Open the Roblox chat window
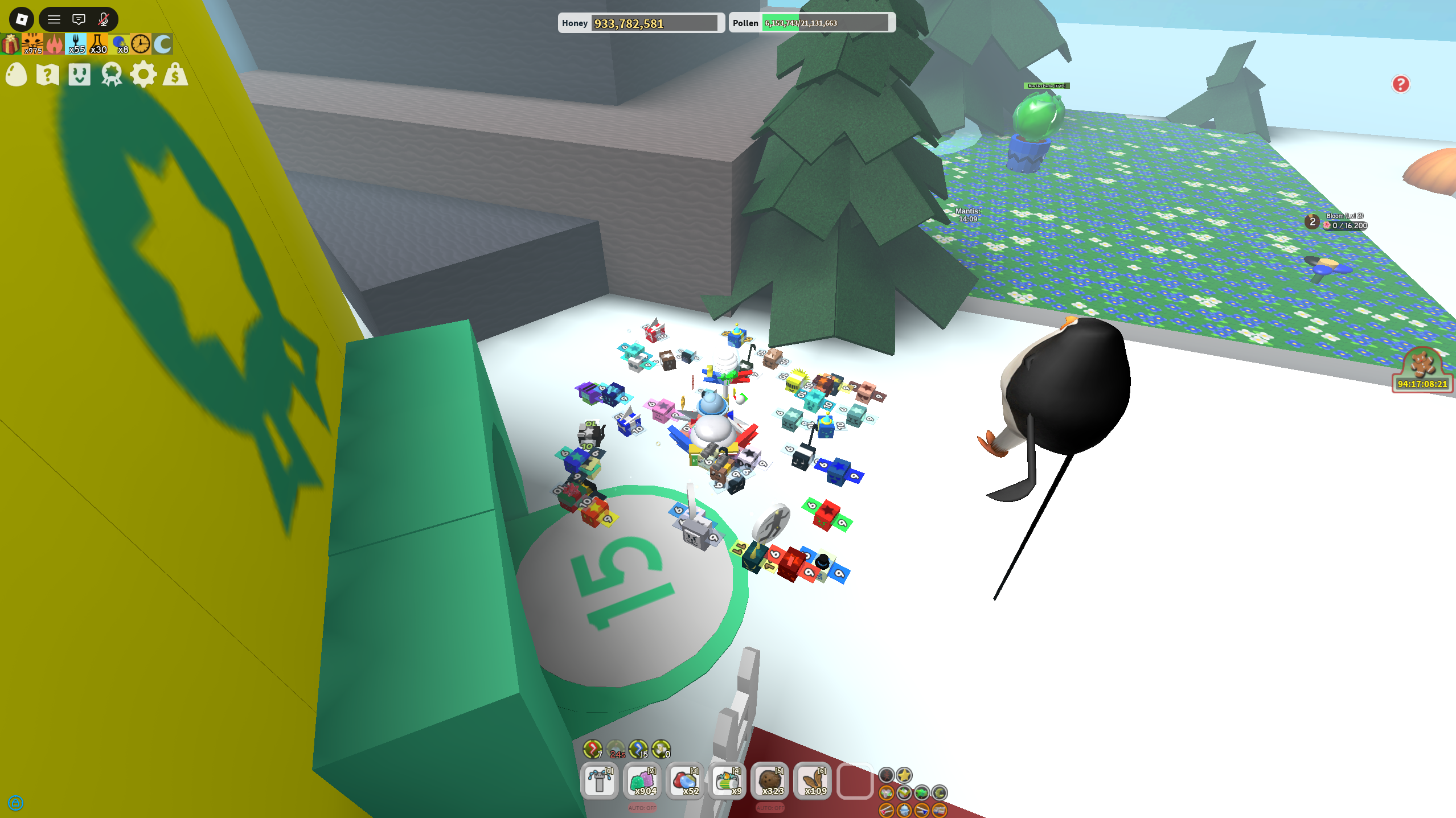This screenshot has width=1456, height=818. (x=78, y=19)
